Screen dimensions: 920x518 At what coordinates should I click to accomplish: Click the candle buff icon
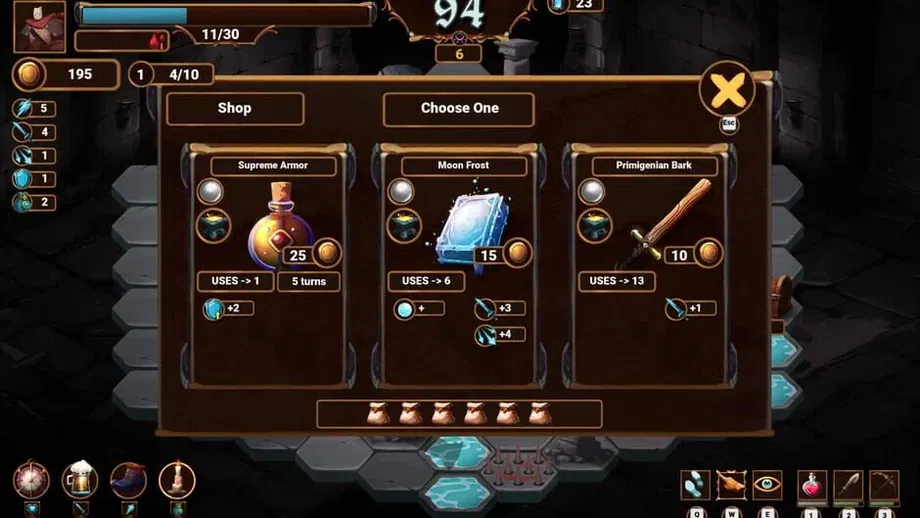(176, 479)
